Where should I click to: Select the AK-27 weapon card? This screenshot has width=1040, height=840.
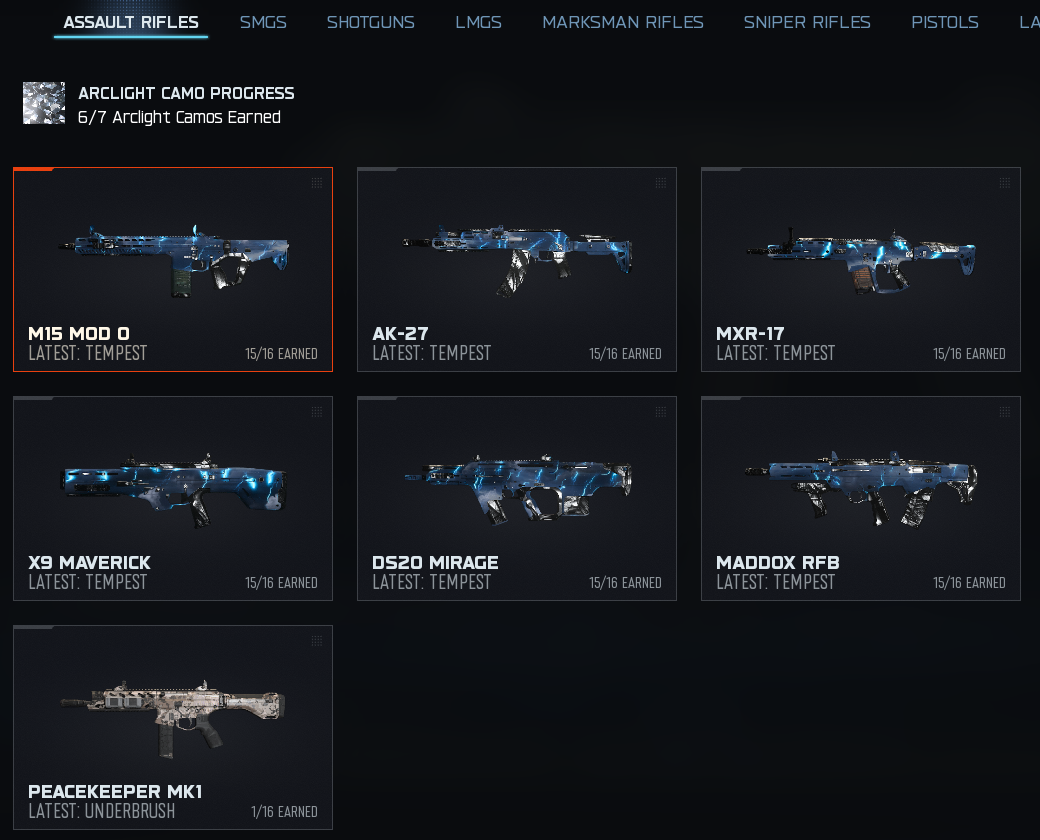[x=517, y=270]
